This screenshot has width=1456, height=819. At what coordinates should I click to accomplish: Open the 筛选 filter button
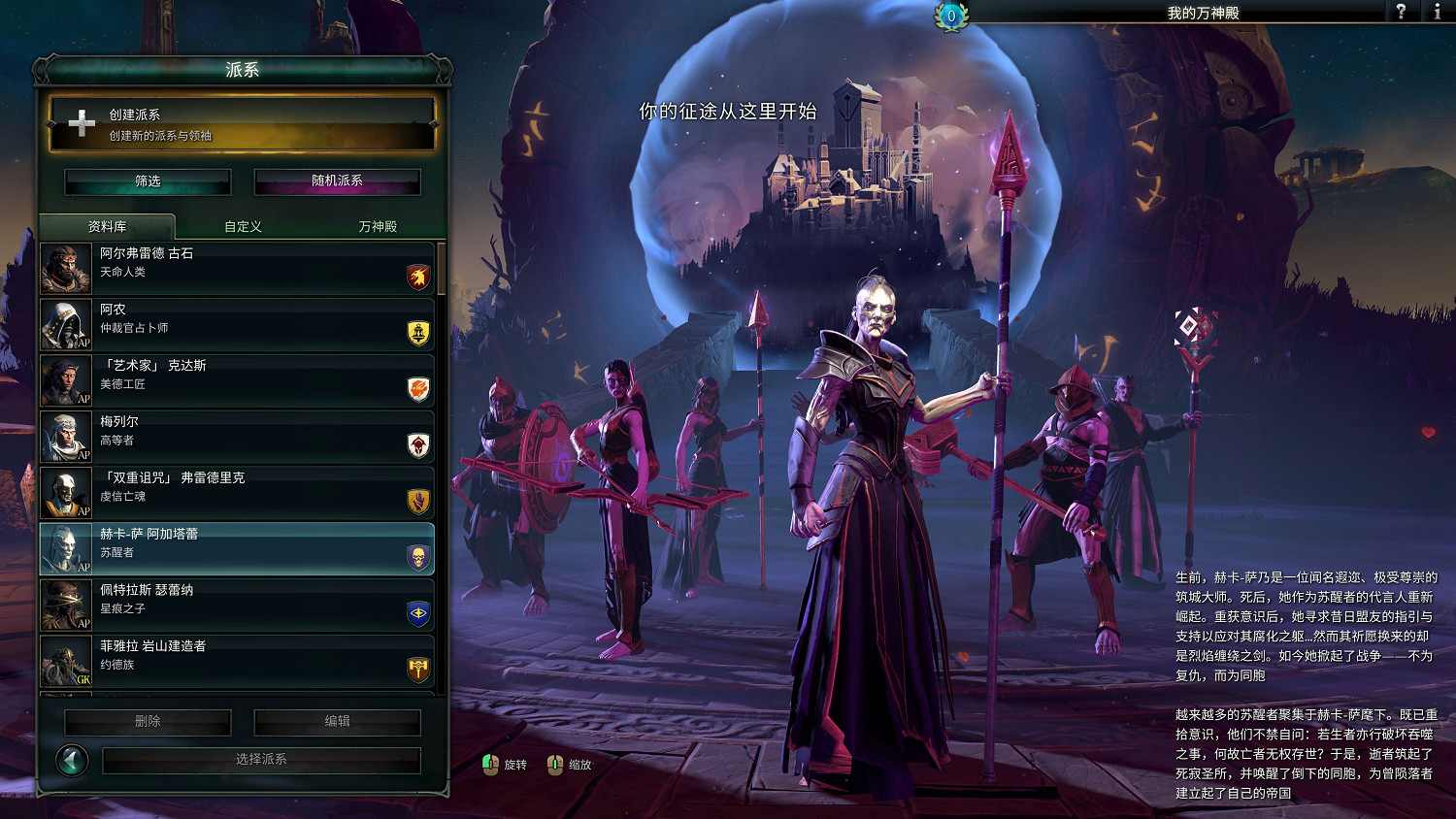coord(148,181)
